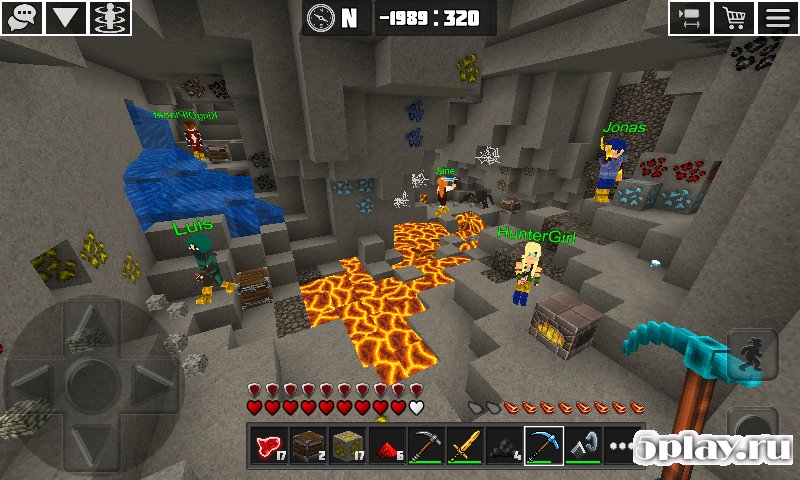This screenshot has width=800, height=480.
Task: Tap the camera switch button beside cart
Action: (690, 17)
